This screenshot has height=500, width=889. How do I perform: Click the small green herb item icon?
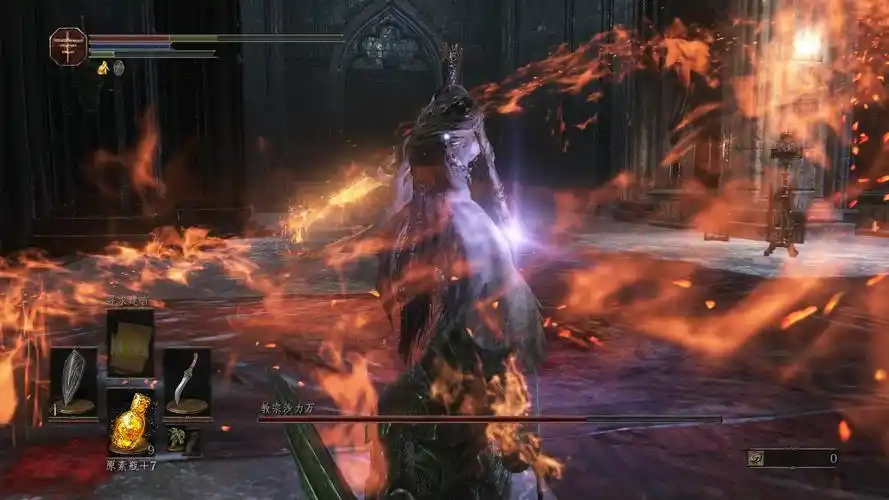(x=176, y=438)
